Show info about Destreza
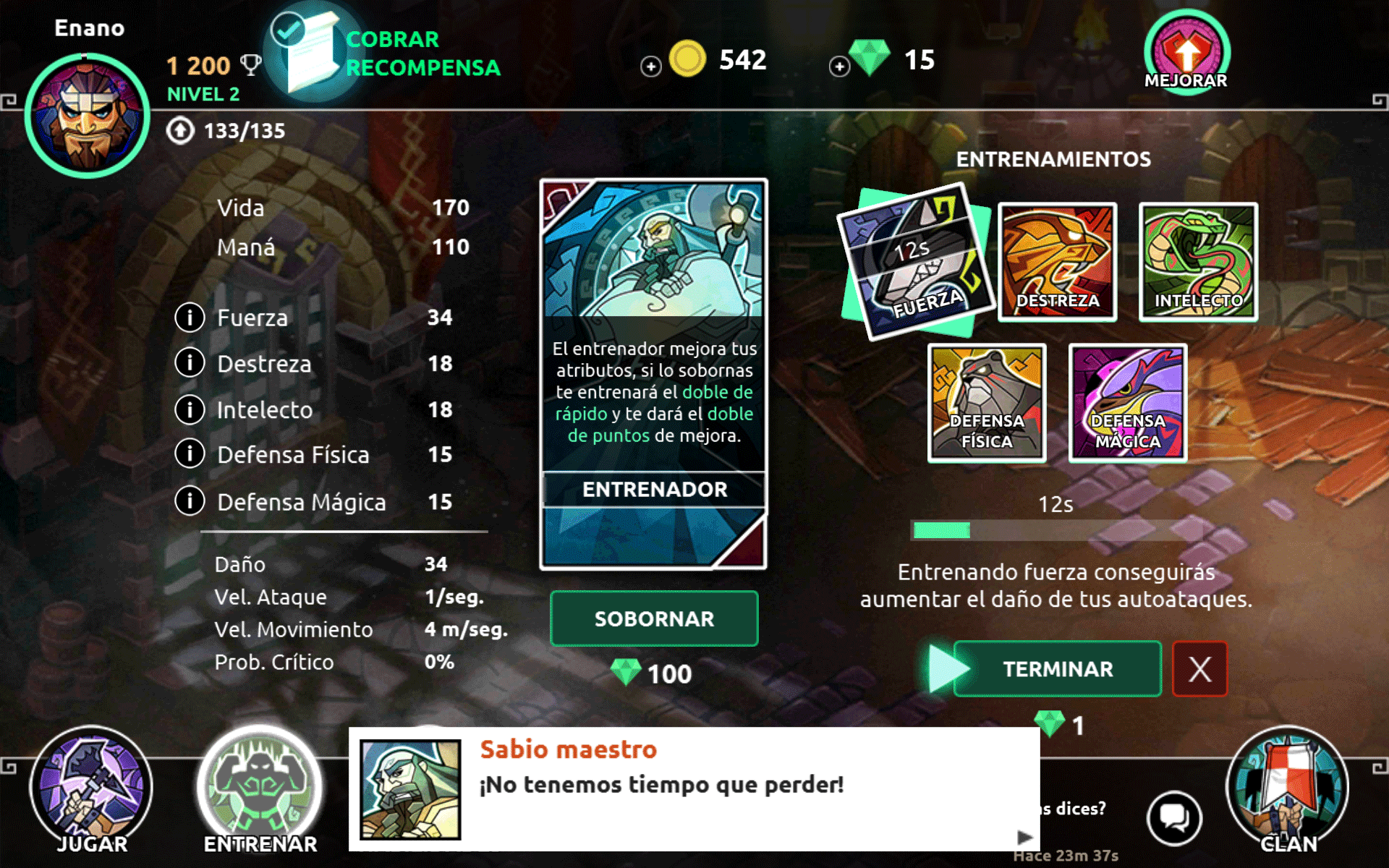The height and width of the screenshot is (868, 1389). [190, 363]
